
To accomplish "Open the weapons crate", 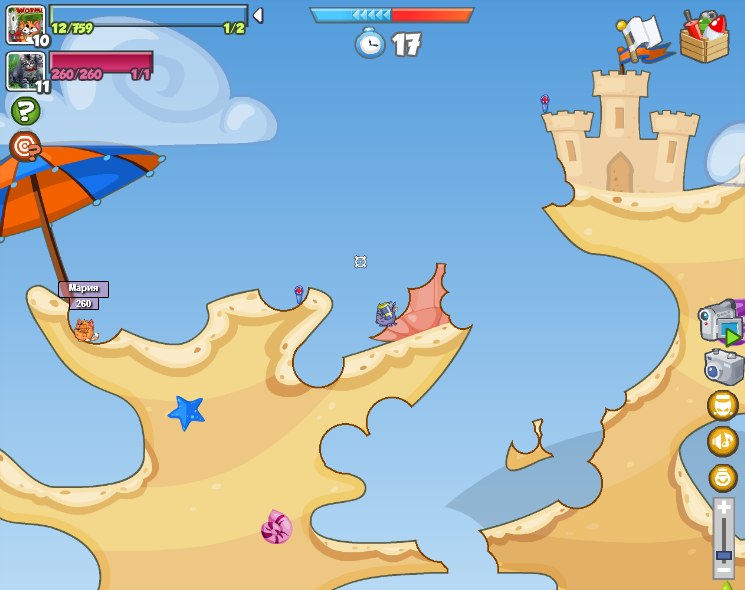I will (x=704, y=38).
